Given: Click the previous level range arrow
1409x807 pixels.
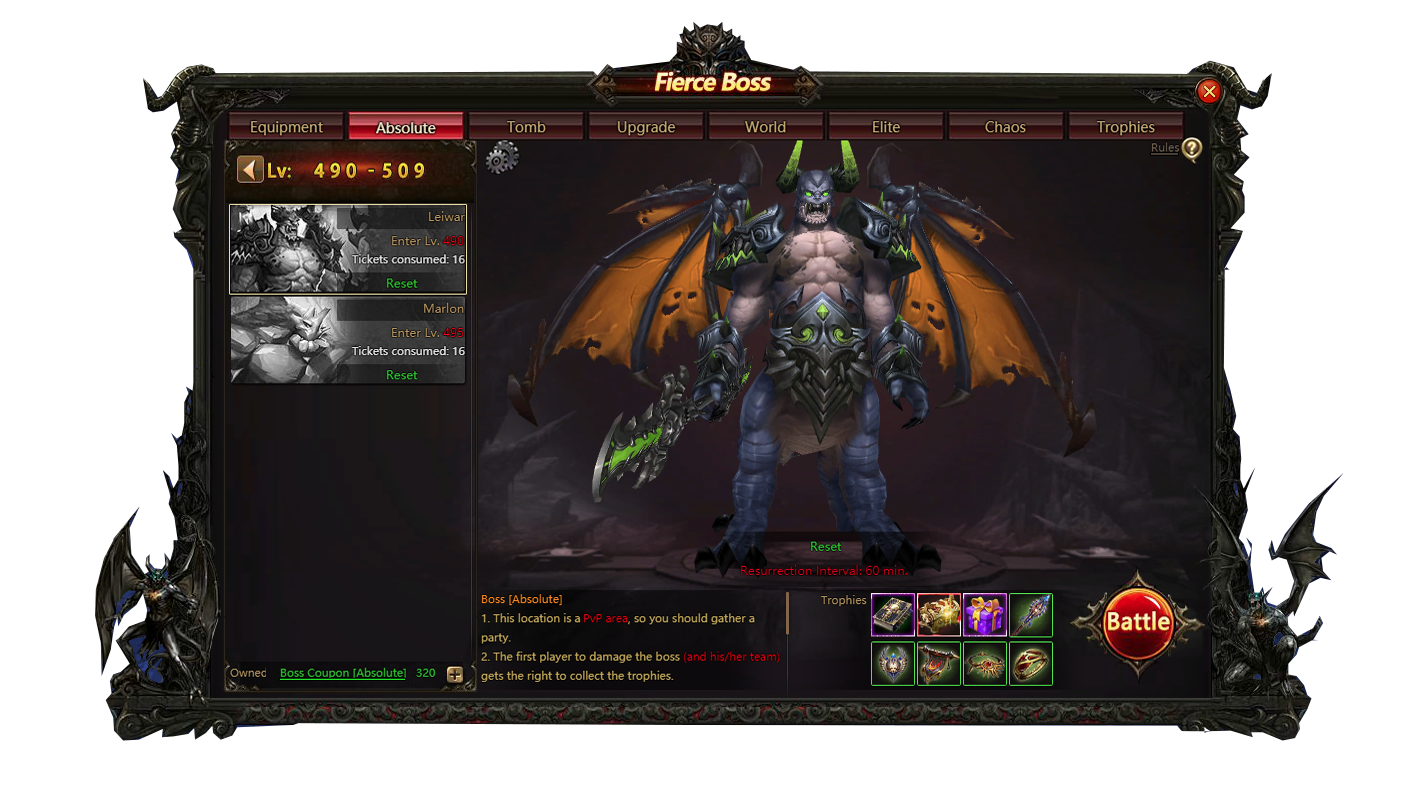Looking at the screenshot, I should [250, 170].
